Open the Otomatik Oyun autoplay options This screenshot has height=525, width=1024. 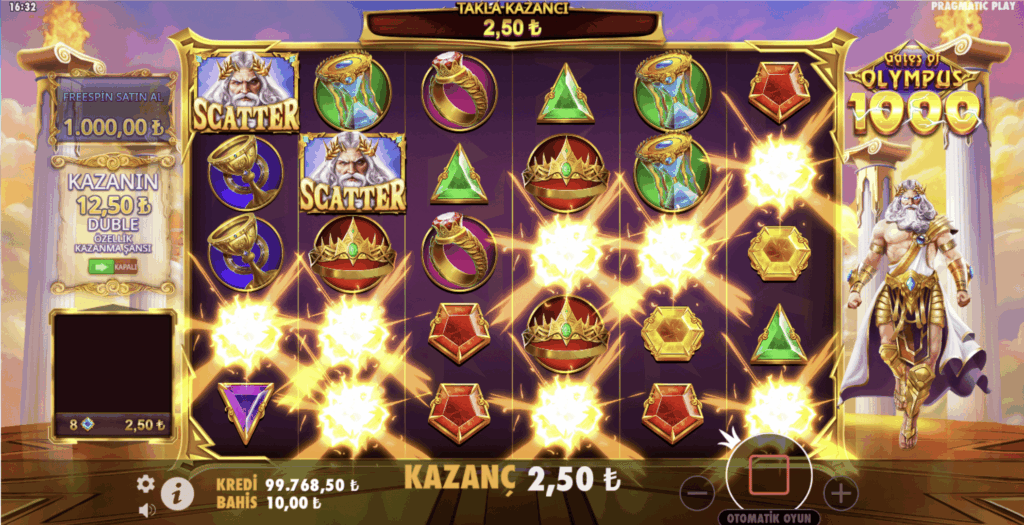(768, 518)
